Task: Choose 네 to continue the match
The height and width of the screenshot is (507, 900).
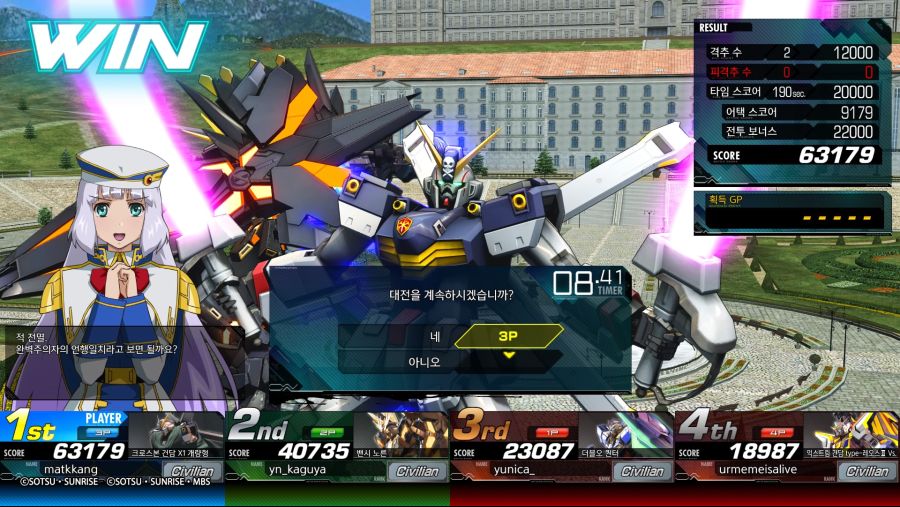Action: [435, 336]
